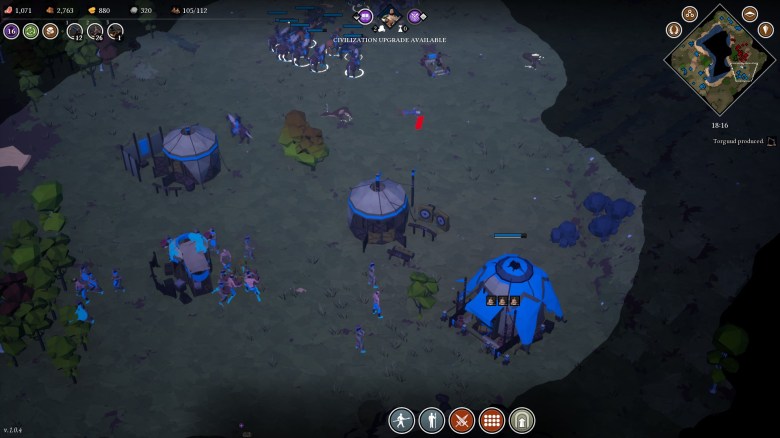This screenshot has width=780, height=438.
Task: Click the purple icon right of leader portrait
Action: pos(415,16)
